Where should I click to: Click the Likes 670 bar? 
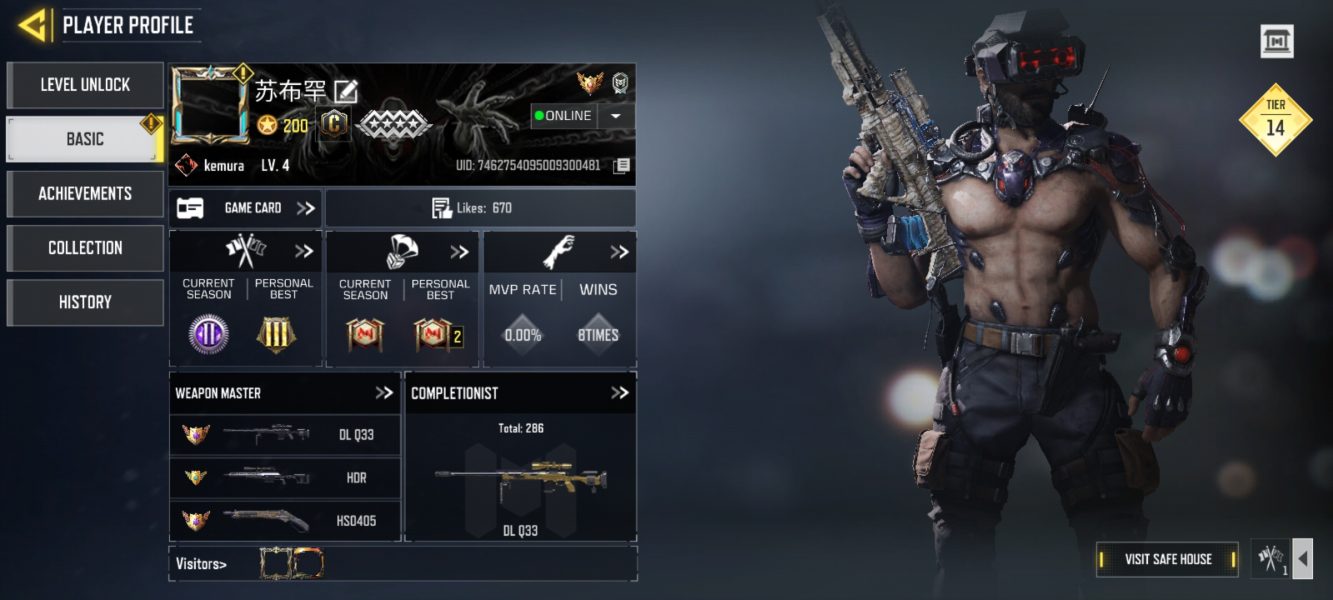pos(480,208)
